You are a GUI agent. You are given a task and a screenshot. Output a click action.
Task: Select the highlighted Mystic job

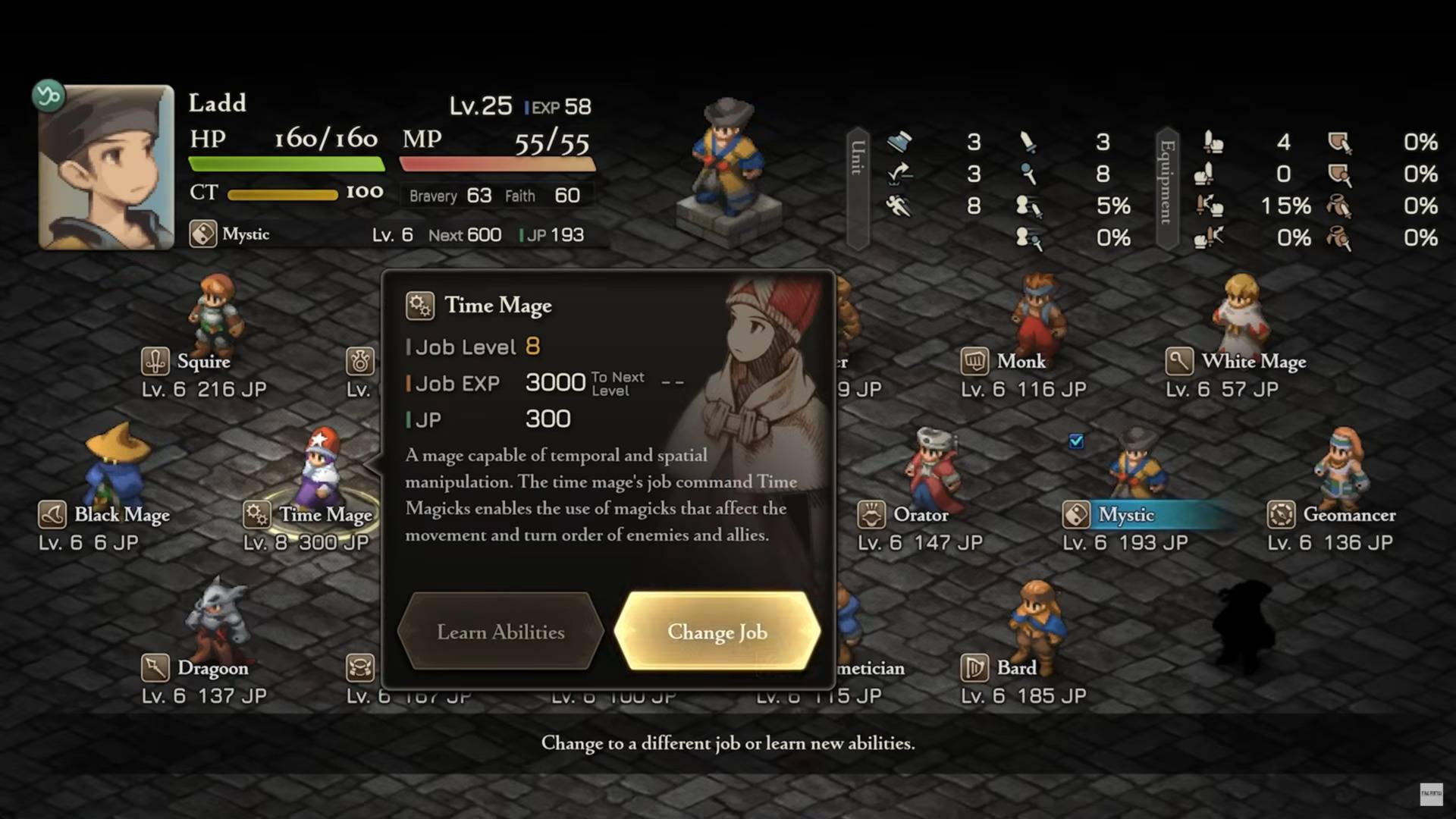coord(1126,515)
